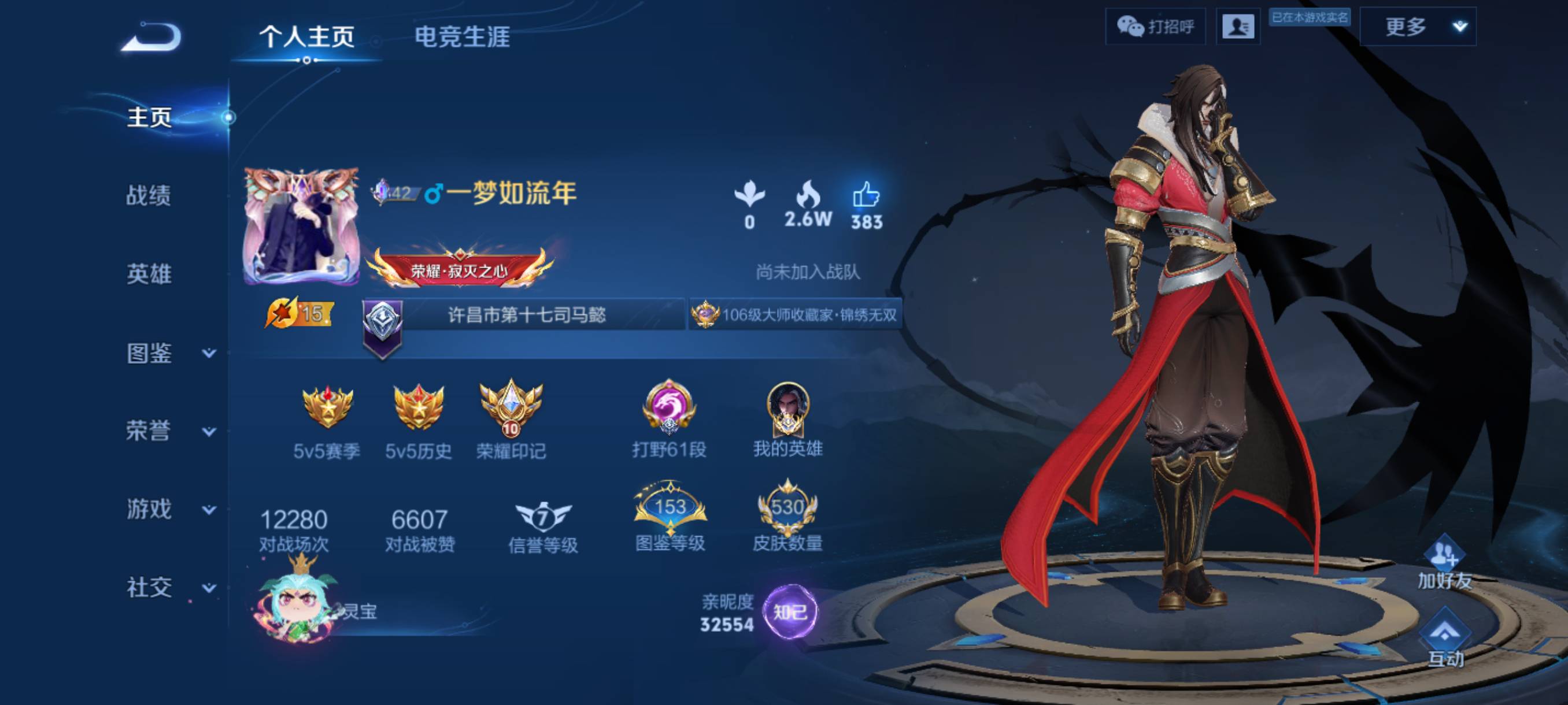Image resolution: width=1568 pixels, height=705 pixels.
Task: Click the WeChat 打招呼 greeting icon
Action: click(x=1156, y=27)
